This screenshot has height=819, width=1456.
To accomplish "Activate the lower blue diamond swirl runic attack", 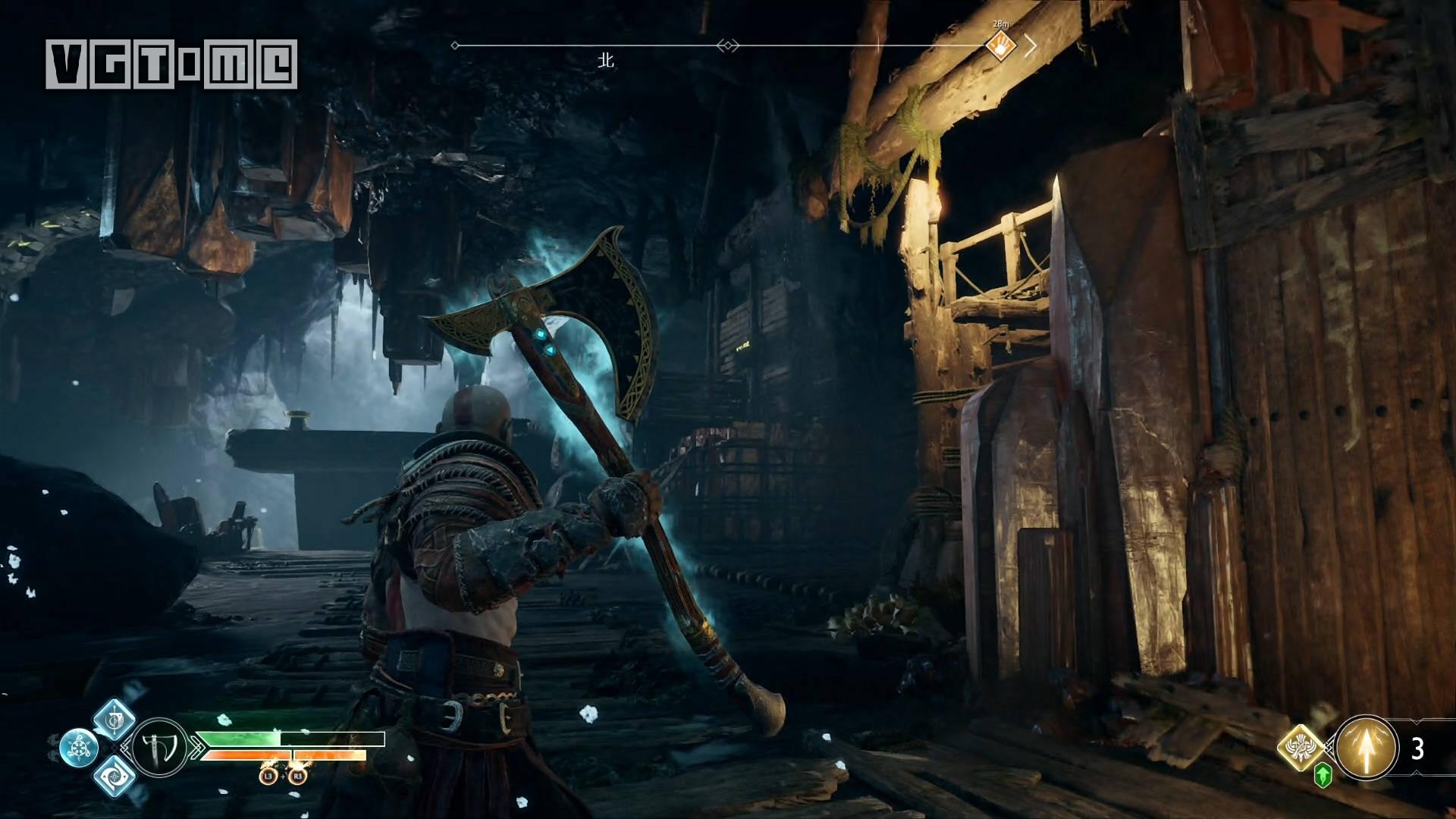I will 115,776.
